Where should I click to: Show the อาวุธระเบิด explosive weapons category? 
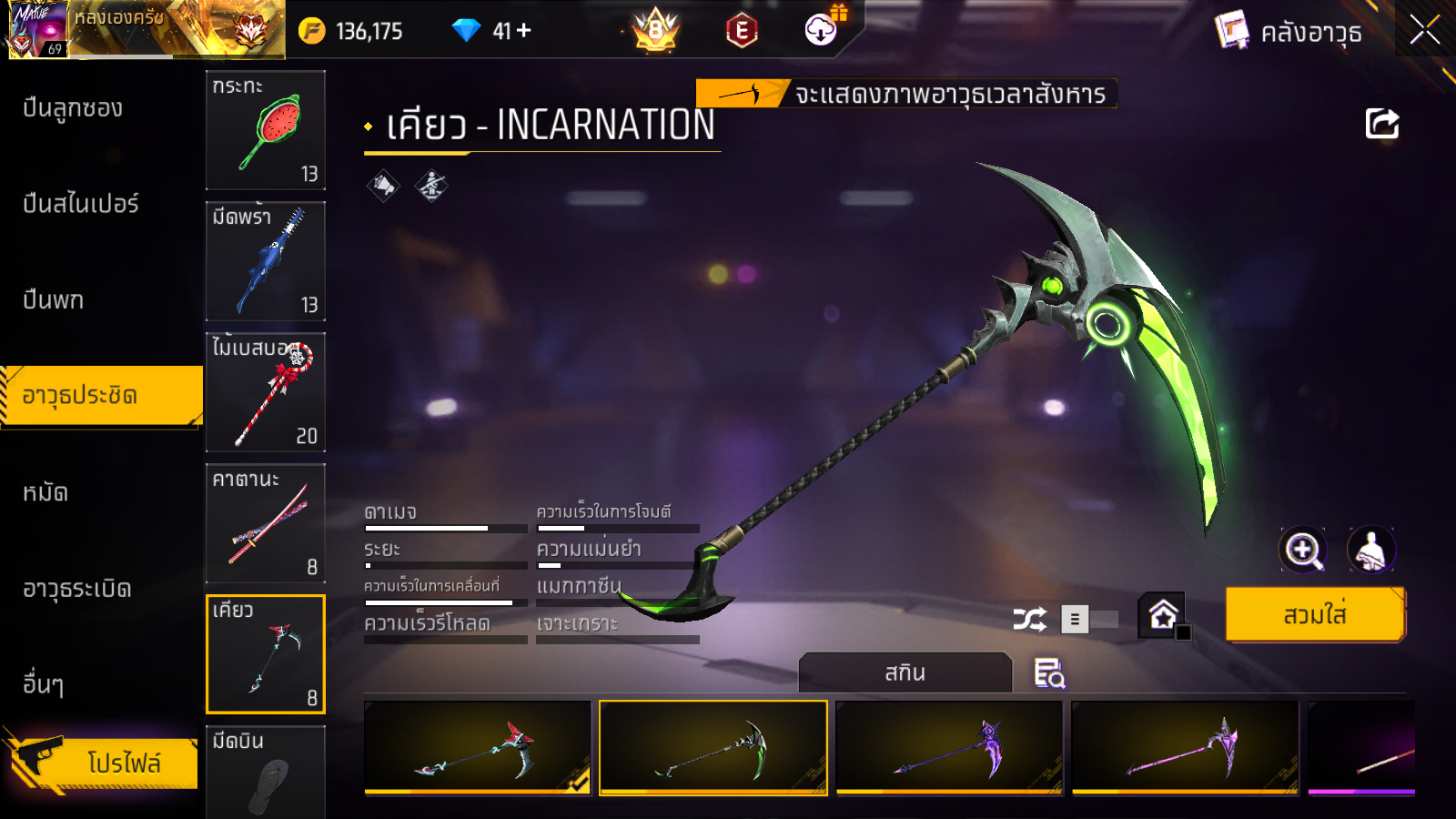pyautogui.click(x=77, y=590)
